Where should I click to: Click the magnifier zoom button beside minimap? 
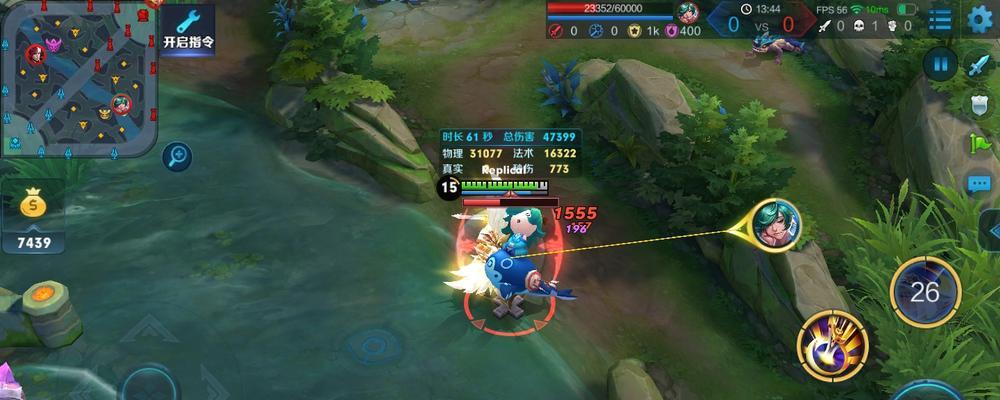coord(177,155)
